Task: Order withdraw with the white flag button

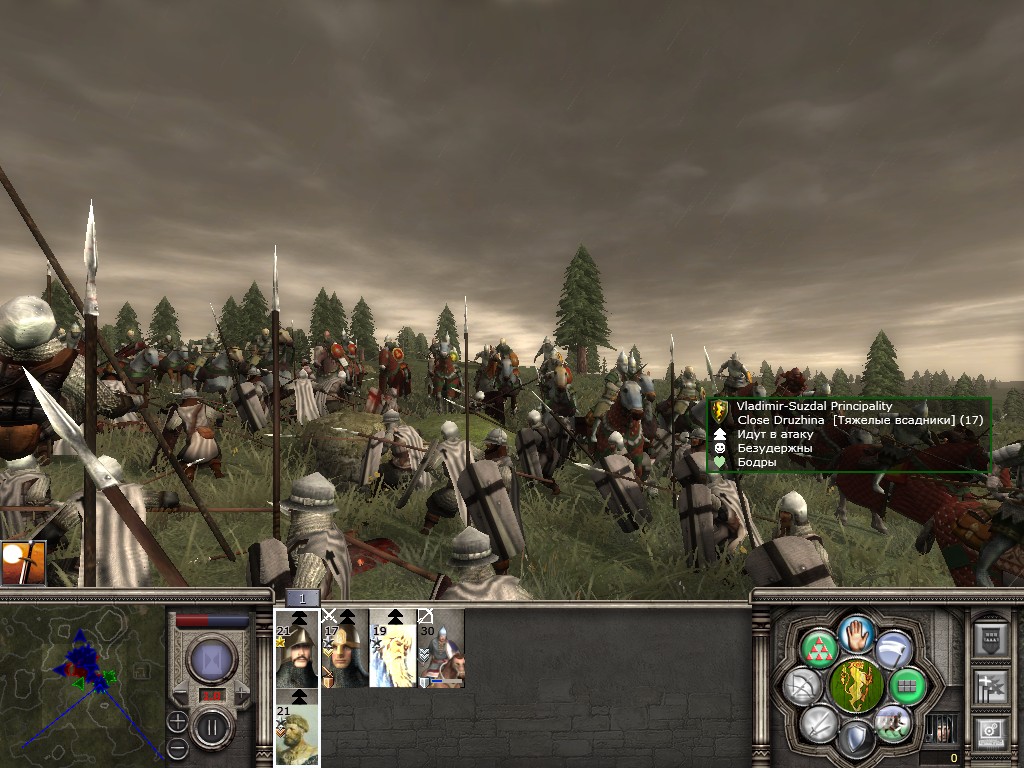Action: [x=894, y=649]
